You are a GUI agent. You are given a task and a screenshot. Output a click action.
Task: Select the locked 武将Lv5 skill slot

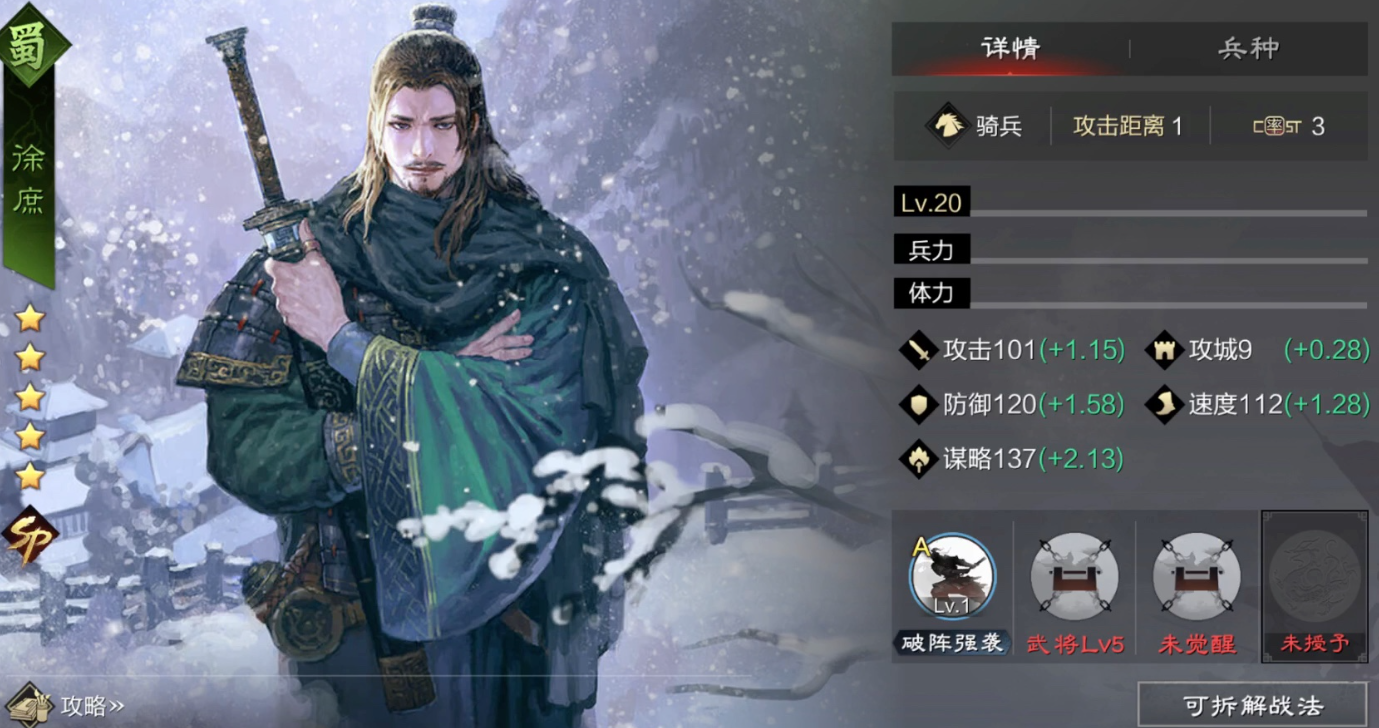point(1074,577)
